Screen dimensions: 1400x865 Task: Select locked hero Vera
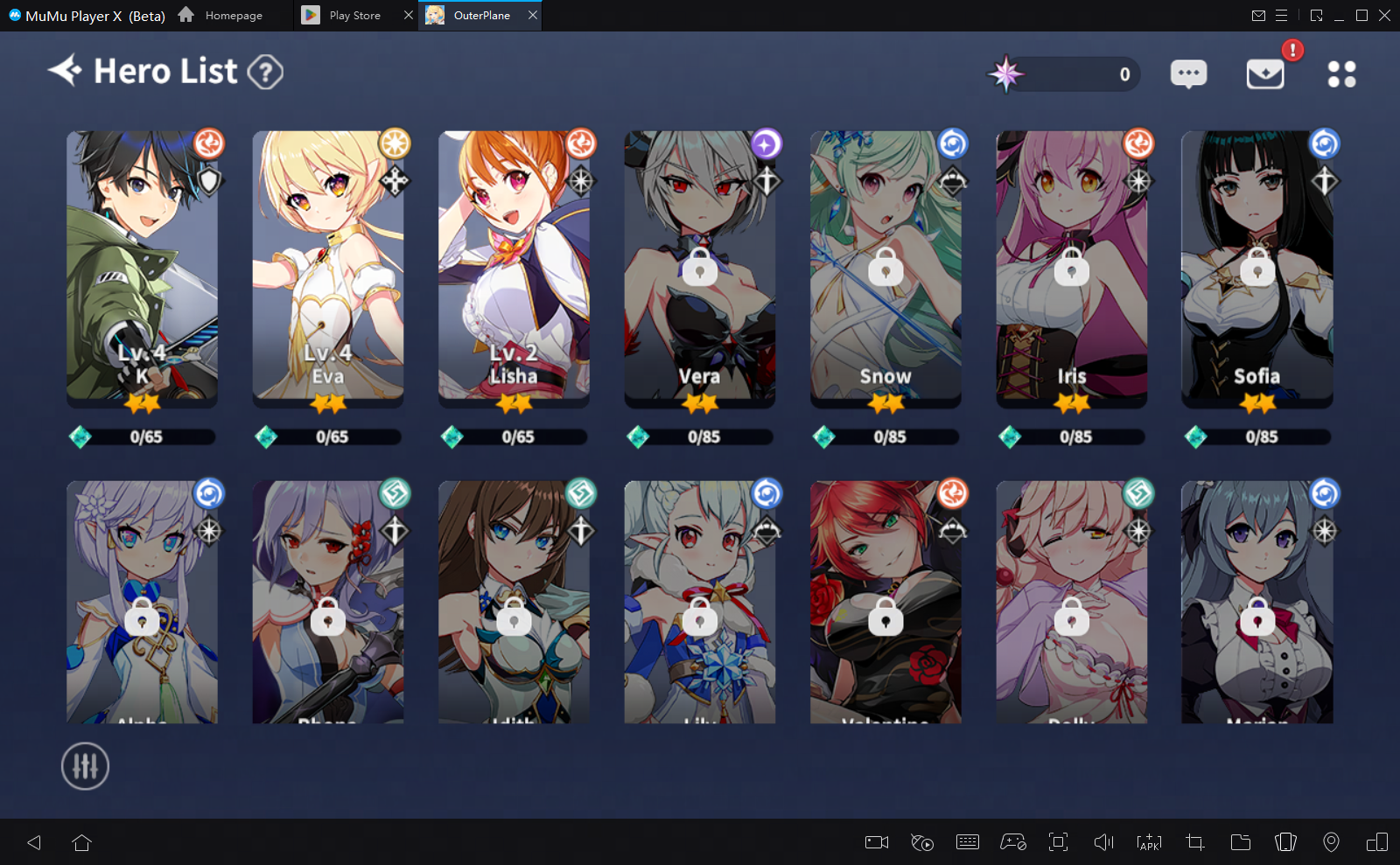(x=699, y=267)
